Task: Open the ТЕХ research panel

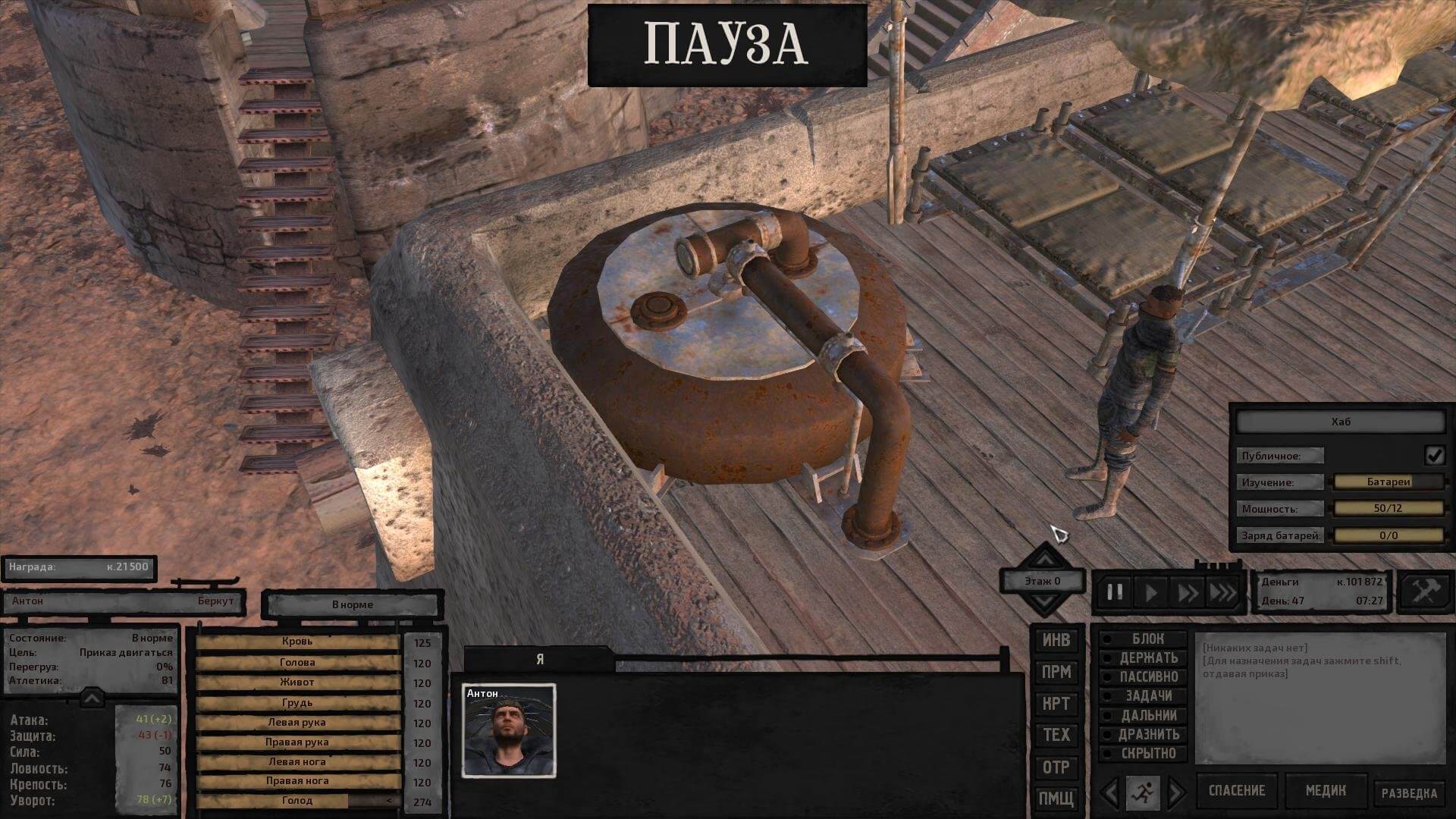Action: click(x=1056, y=735)
